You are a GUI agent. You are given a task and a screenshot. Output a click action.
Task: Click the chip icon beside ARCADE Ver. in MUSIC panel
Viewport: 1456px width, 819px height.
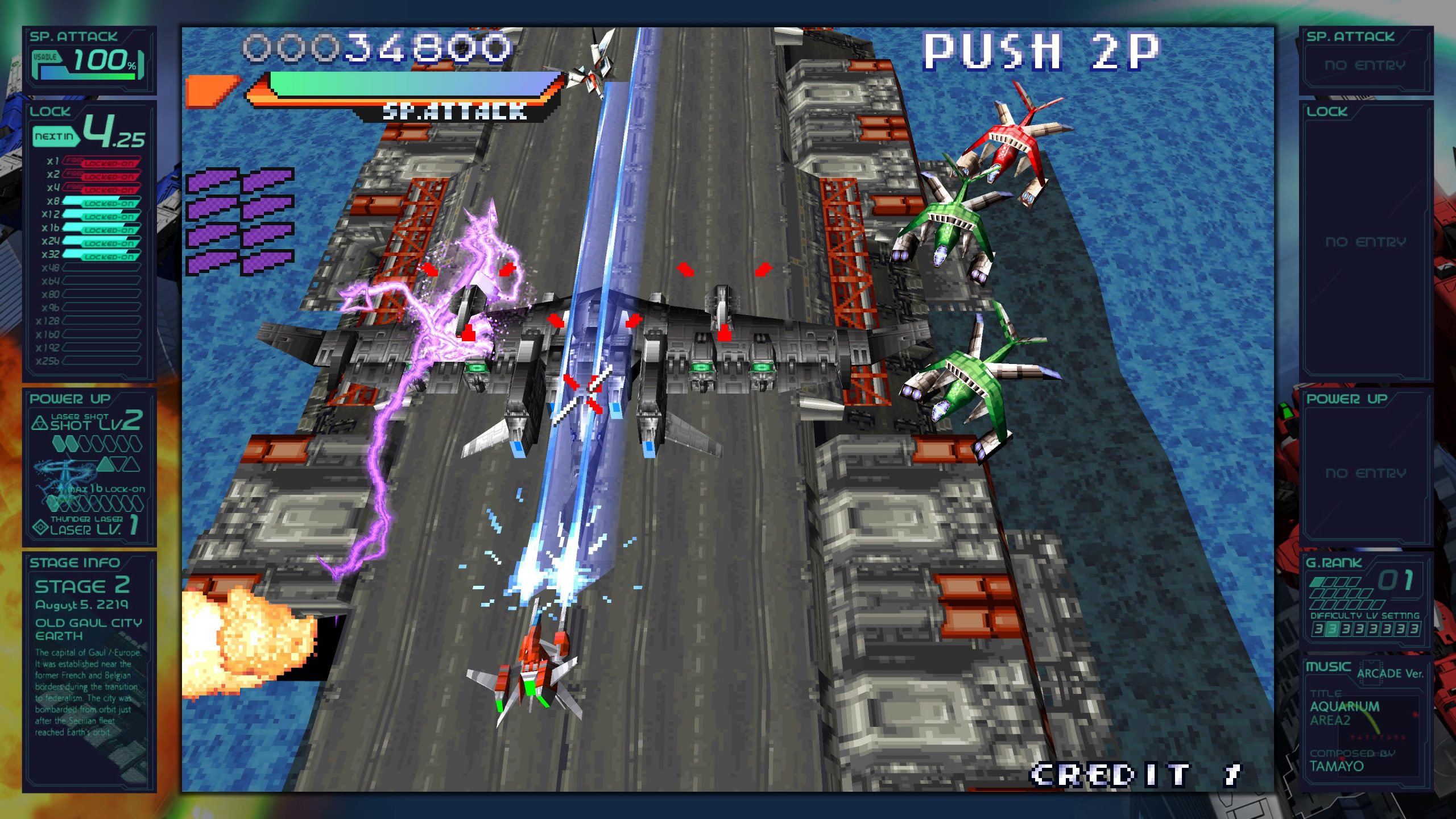[1371, 672]
